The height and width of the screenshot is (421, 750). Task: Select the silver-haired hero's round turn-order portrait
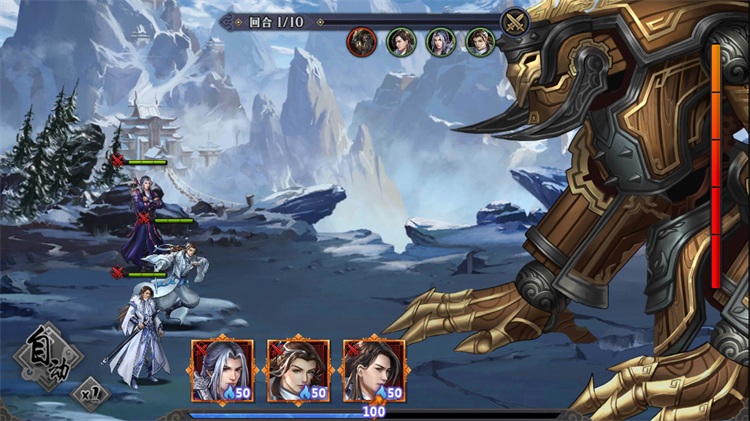click(441, 42)
